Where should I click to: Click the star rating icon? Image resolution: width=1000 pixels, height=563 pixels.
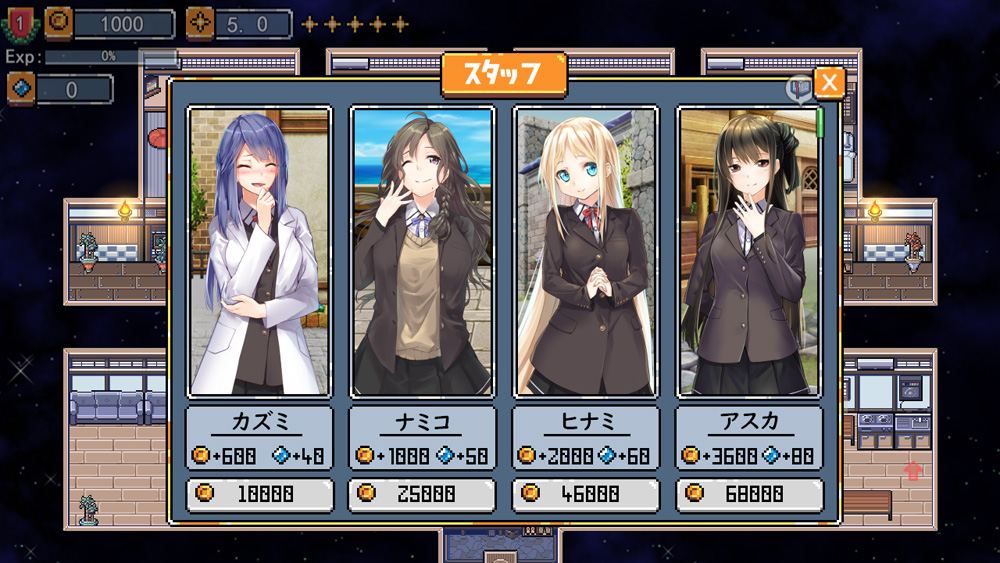coord(200,22)
